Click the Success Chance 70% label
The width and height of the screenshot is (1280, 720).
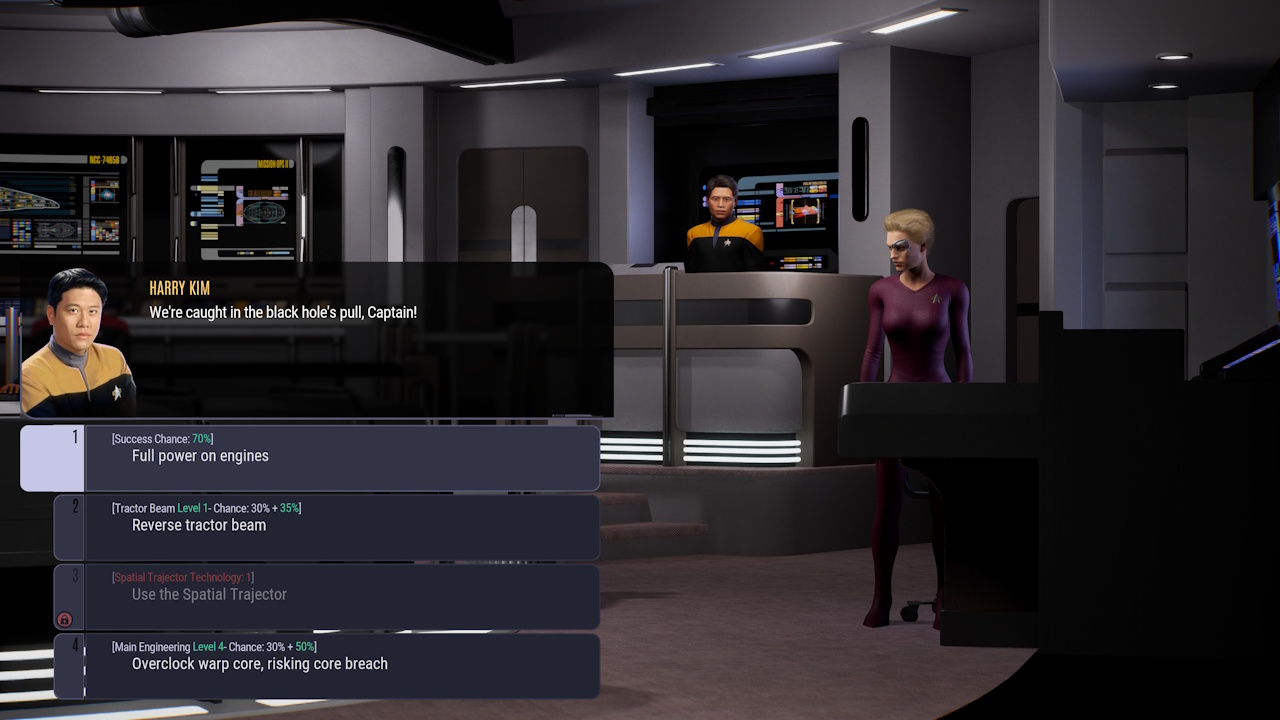click(162, 439)
